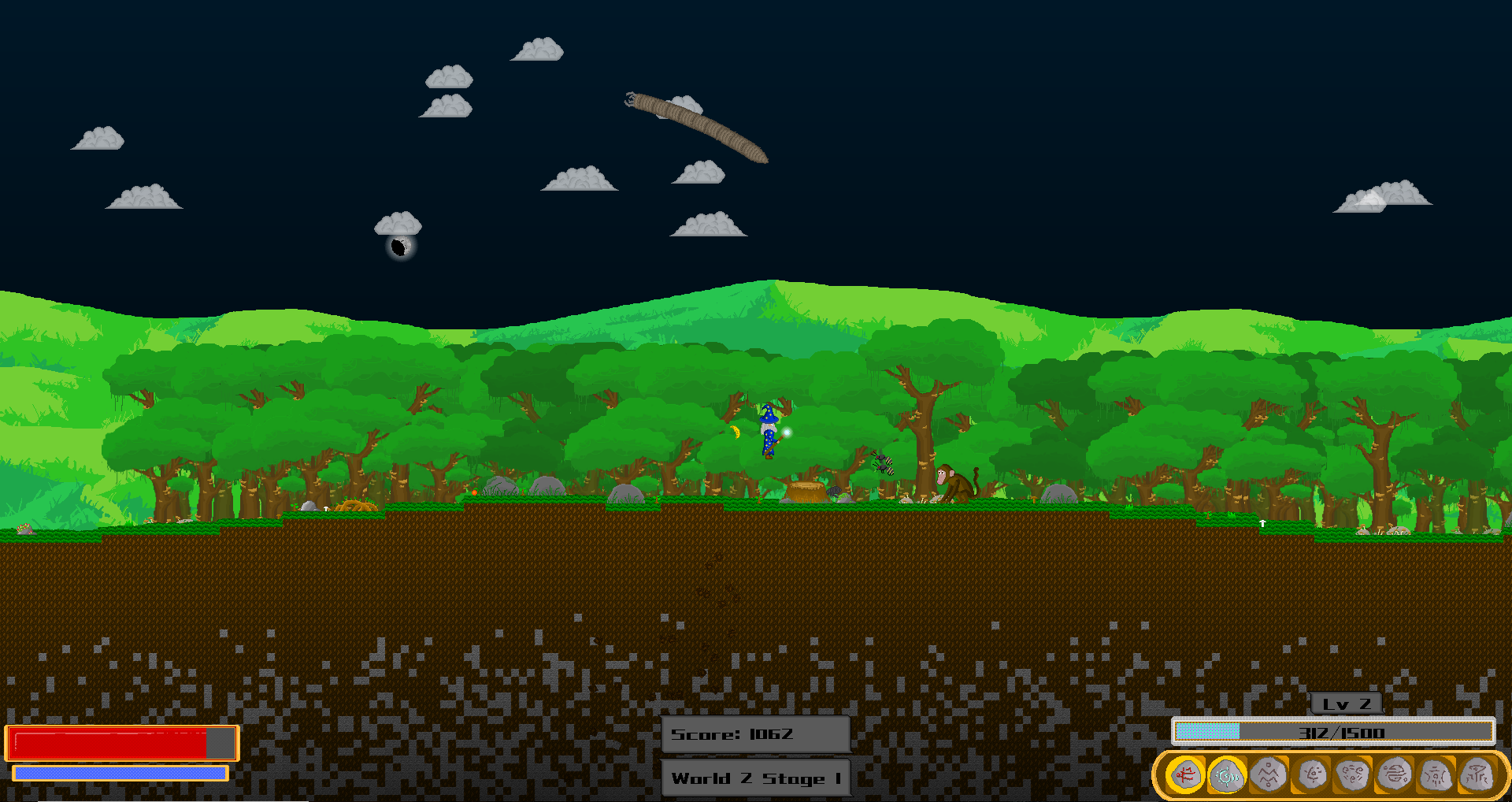The width and height of the screenshot is (1512, 802).
Task: Select the swirling wind rune spell
Action: [1353, 774]
